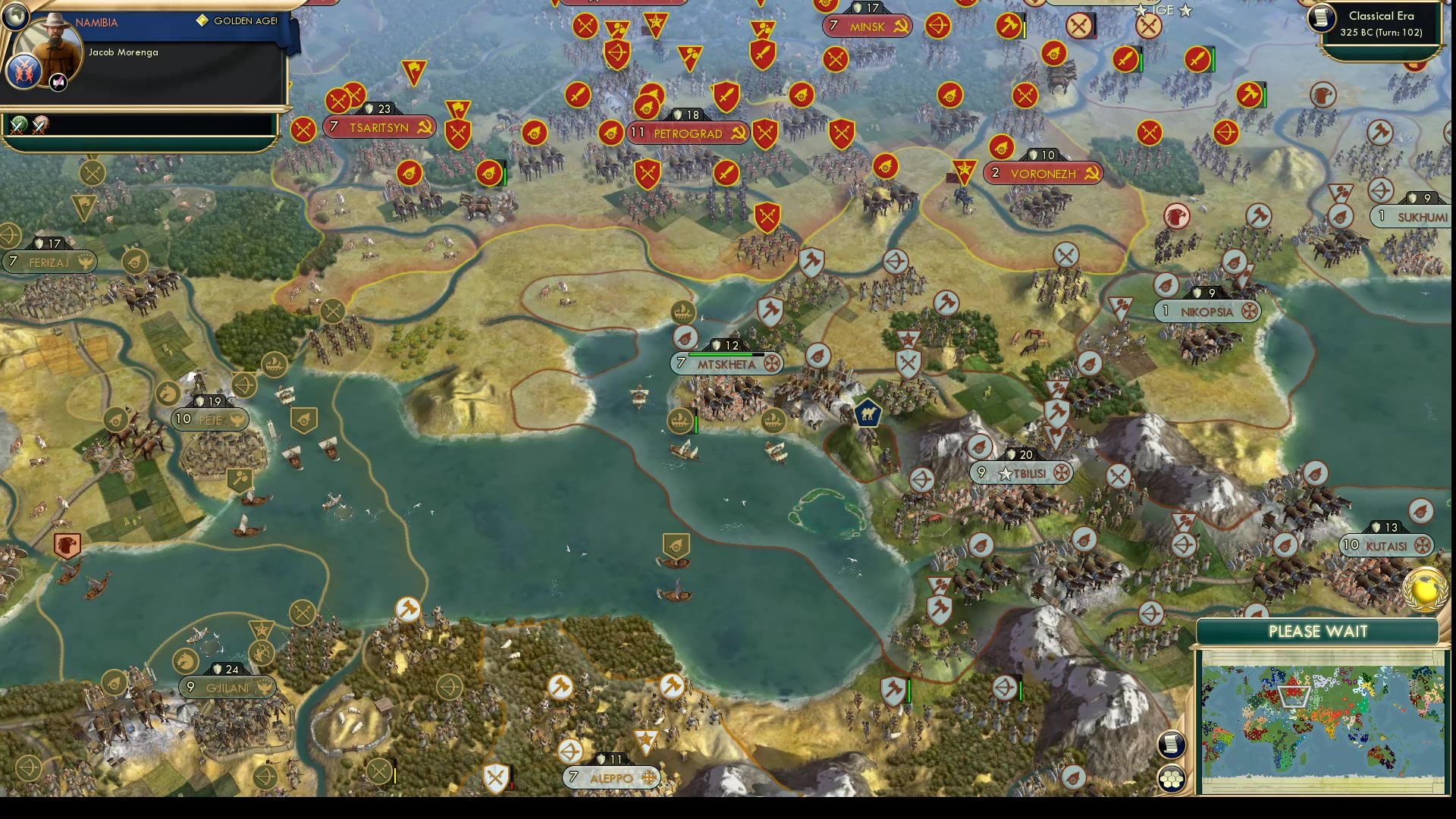
Task: Click the crossed-swords war notification icon
Action: pyautogui.click(x=17, y=126)
